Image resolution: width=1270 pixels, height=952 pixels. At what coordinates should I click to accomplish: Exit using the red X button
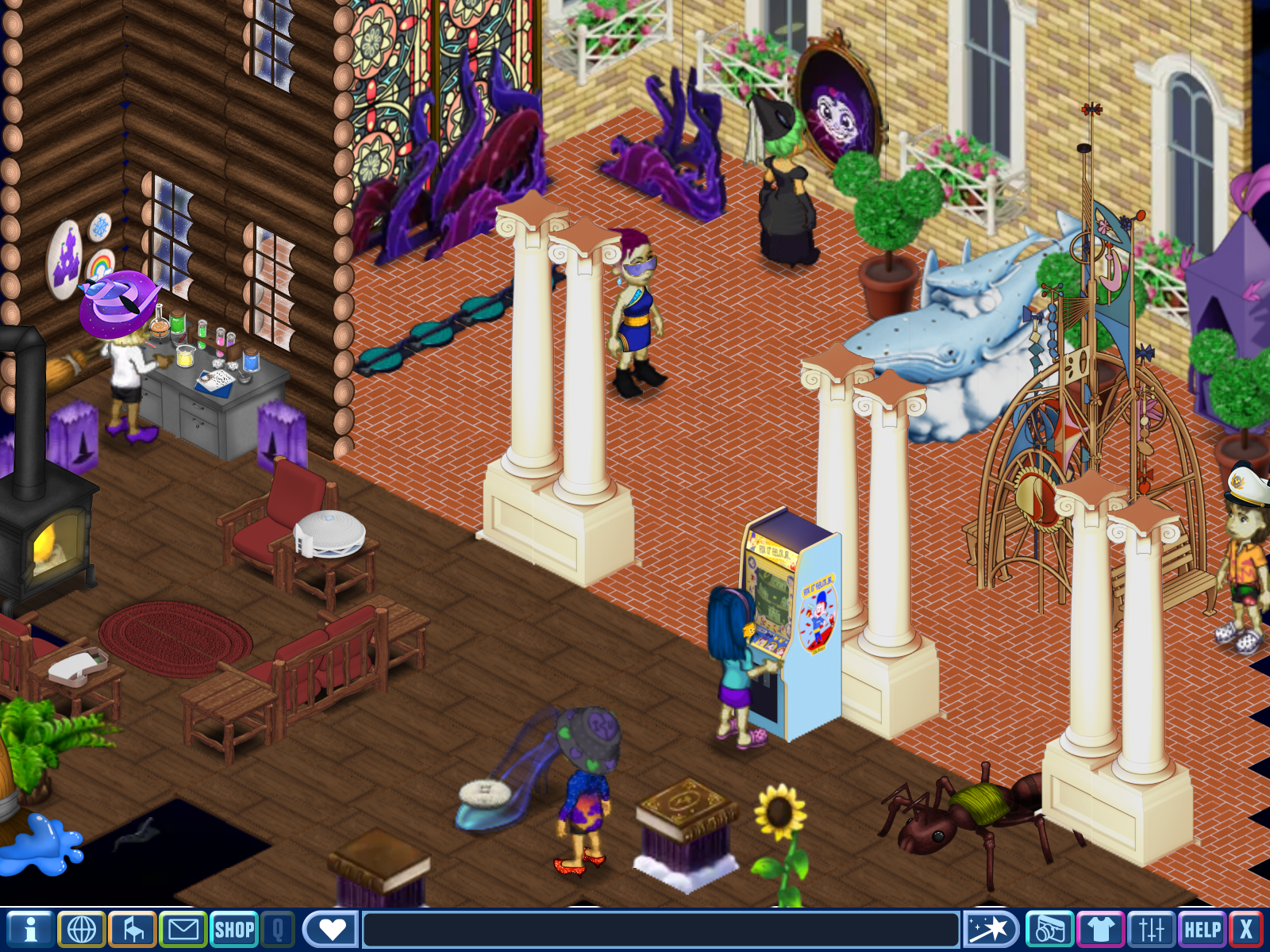(1246, 929)
